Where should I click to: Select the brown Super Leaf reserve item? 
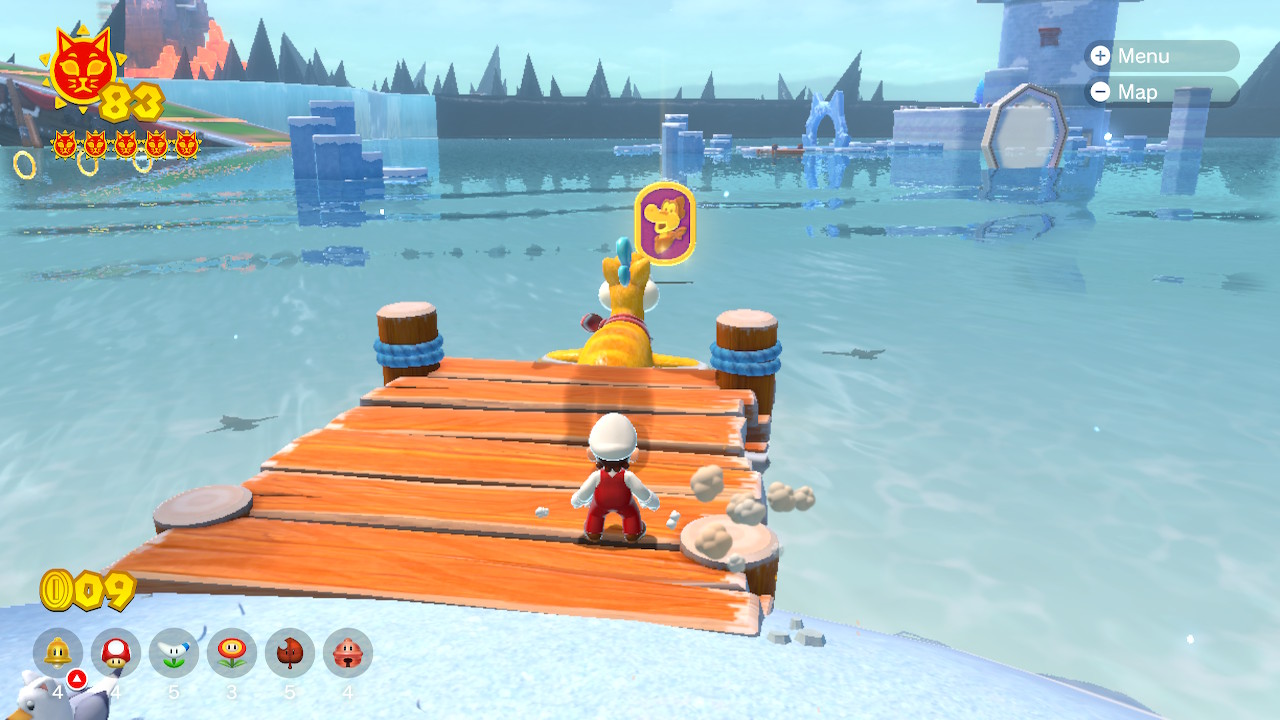point(290,653)
